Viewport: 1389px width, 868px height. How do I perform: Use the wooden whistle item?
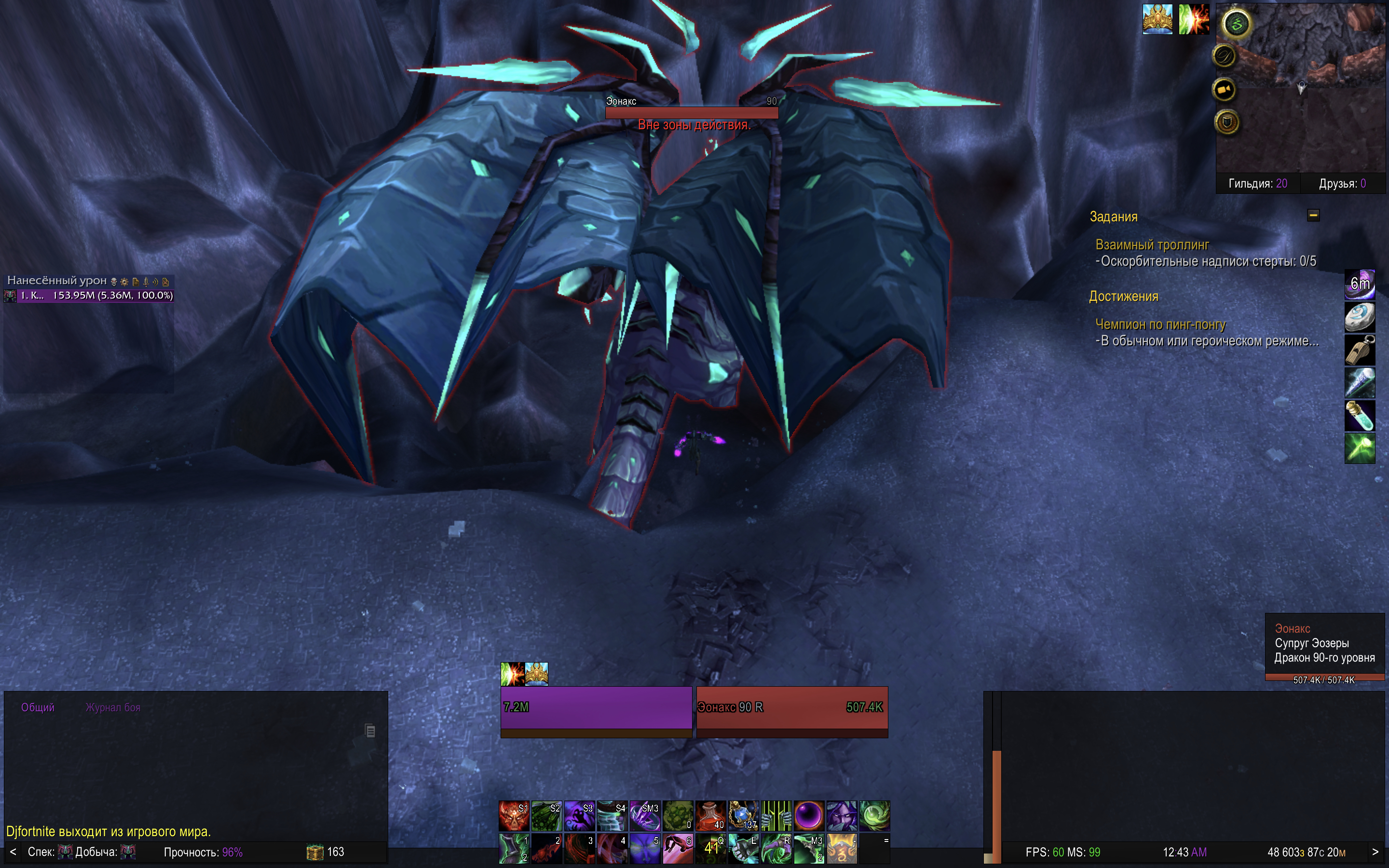coord(1360,350)
